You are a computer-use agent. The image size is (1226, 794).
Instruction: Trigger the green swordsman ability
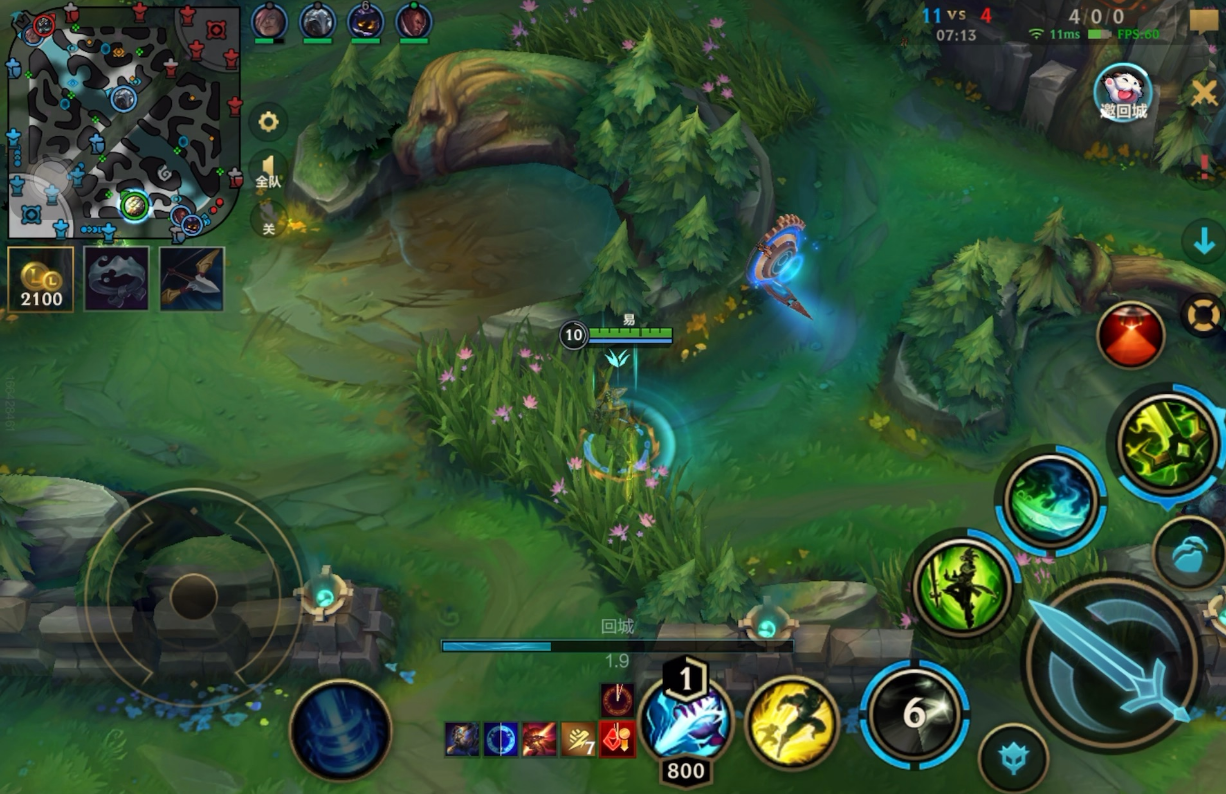tap(963, 585)
